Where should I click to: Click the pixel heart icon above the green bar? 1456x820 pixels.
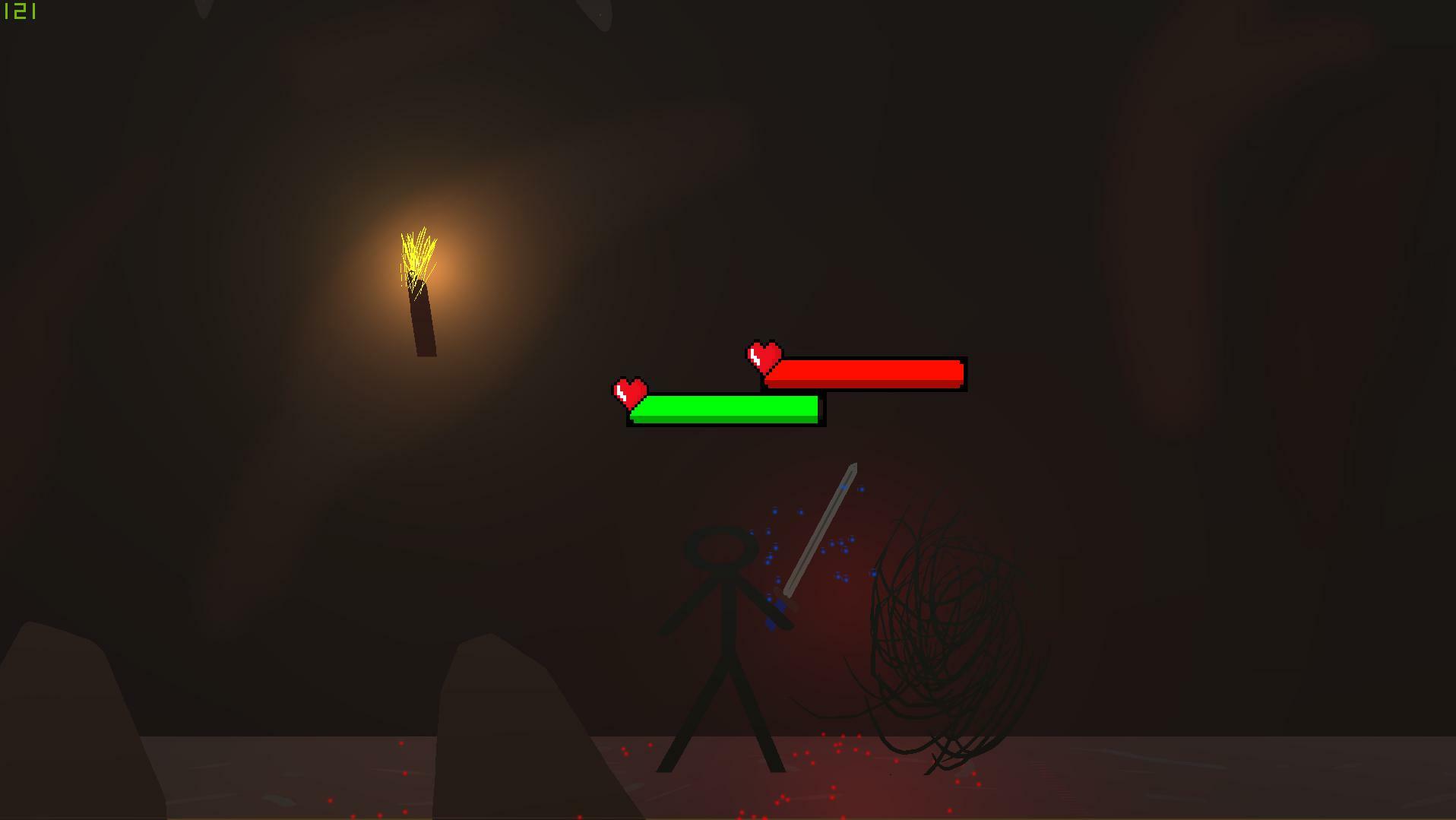(629, 391)
